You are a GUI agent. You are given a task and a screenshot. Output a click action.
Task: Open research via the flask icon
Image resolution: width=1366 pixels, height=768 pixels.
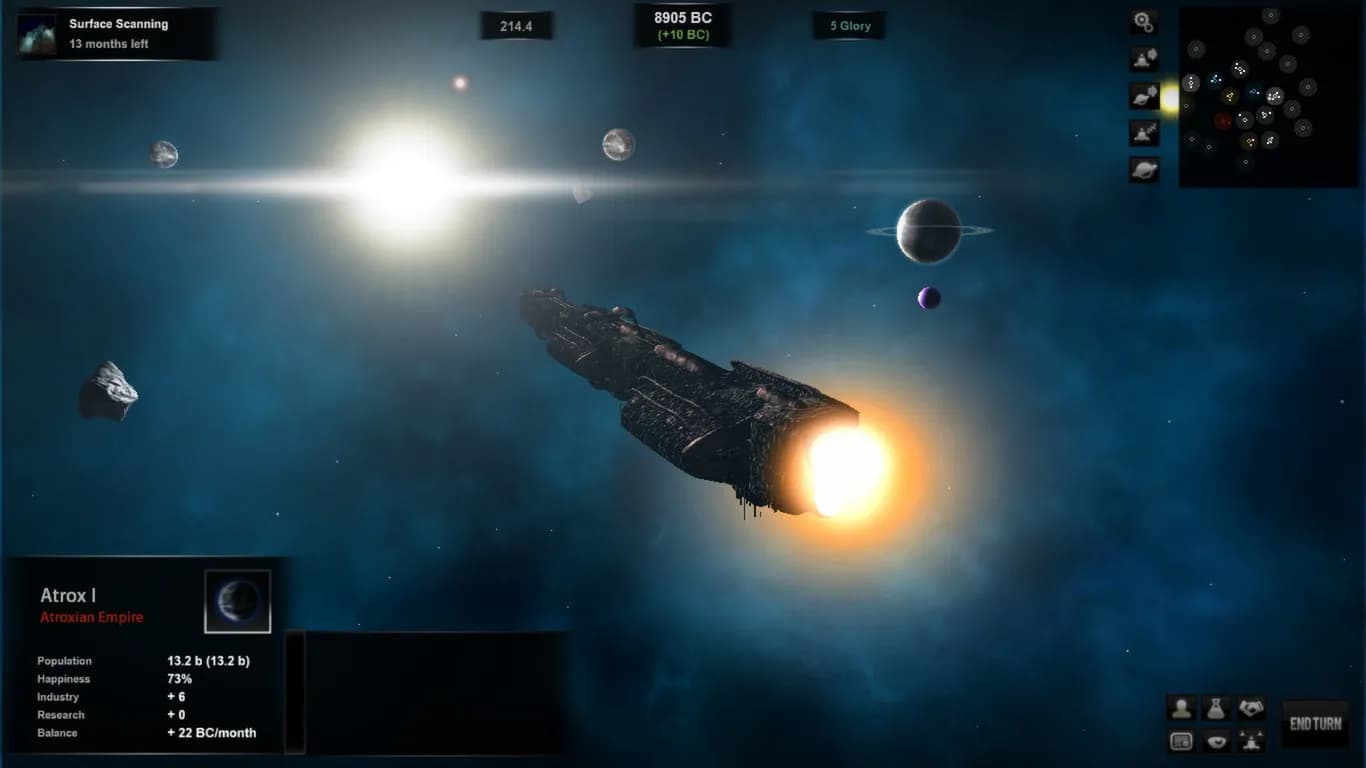coord(1216,708)
